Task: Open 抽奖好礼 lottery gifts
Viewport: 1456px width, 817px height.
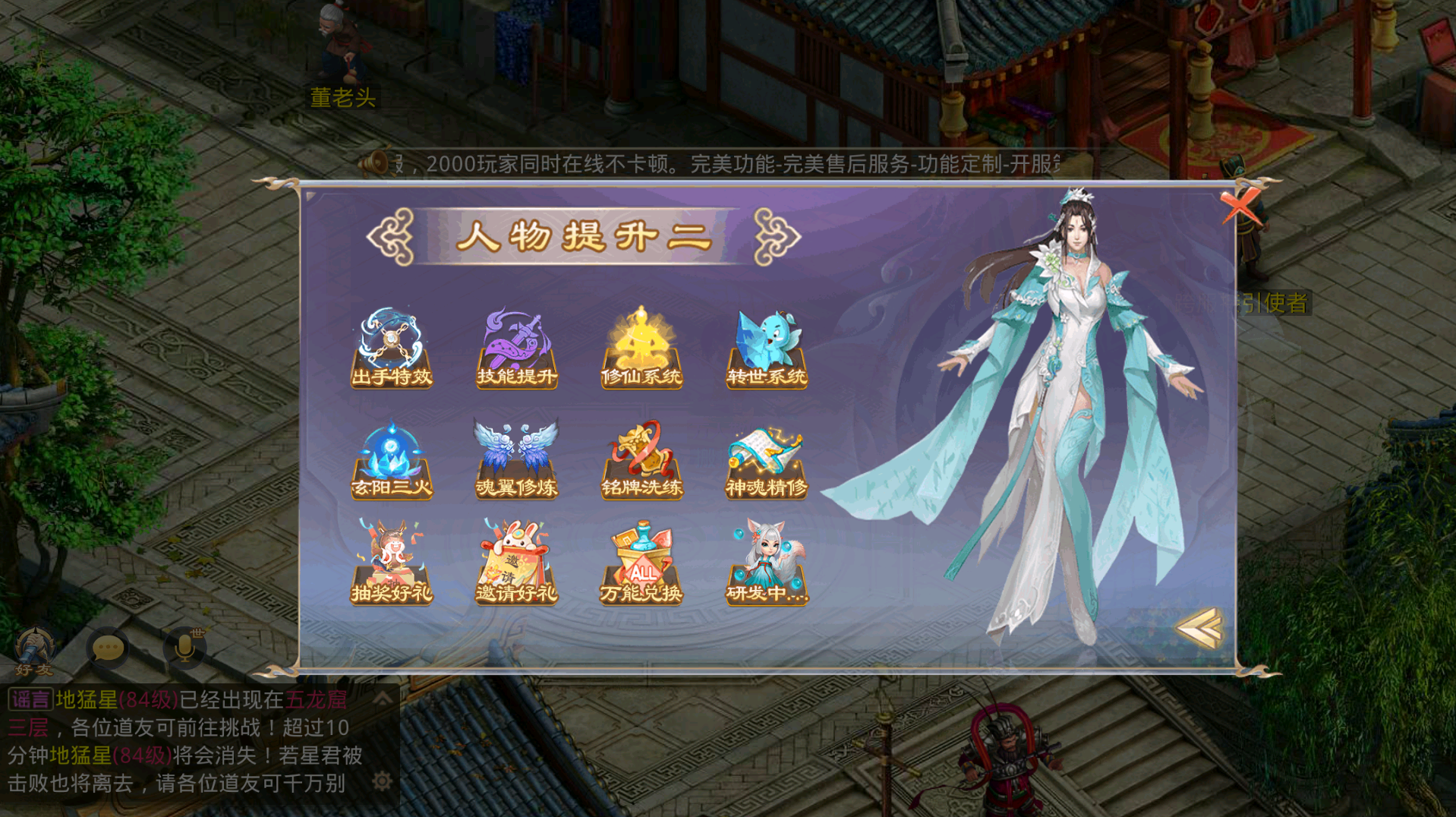Action: coord(392,563)
